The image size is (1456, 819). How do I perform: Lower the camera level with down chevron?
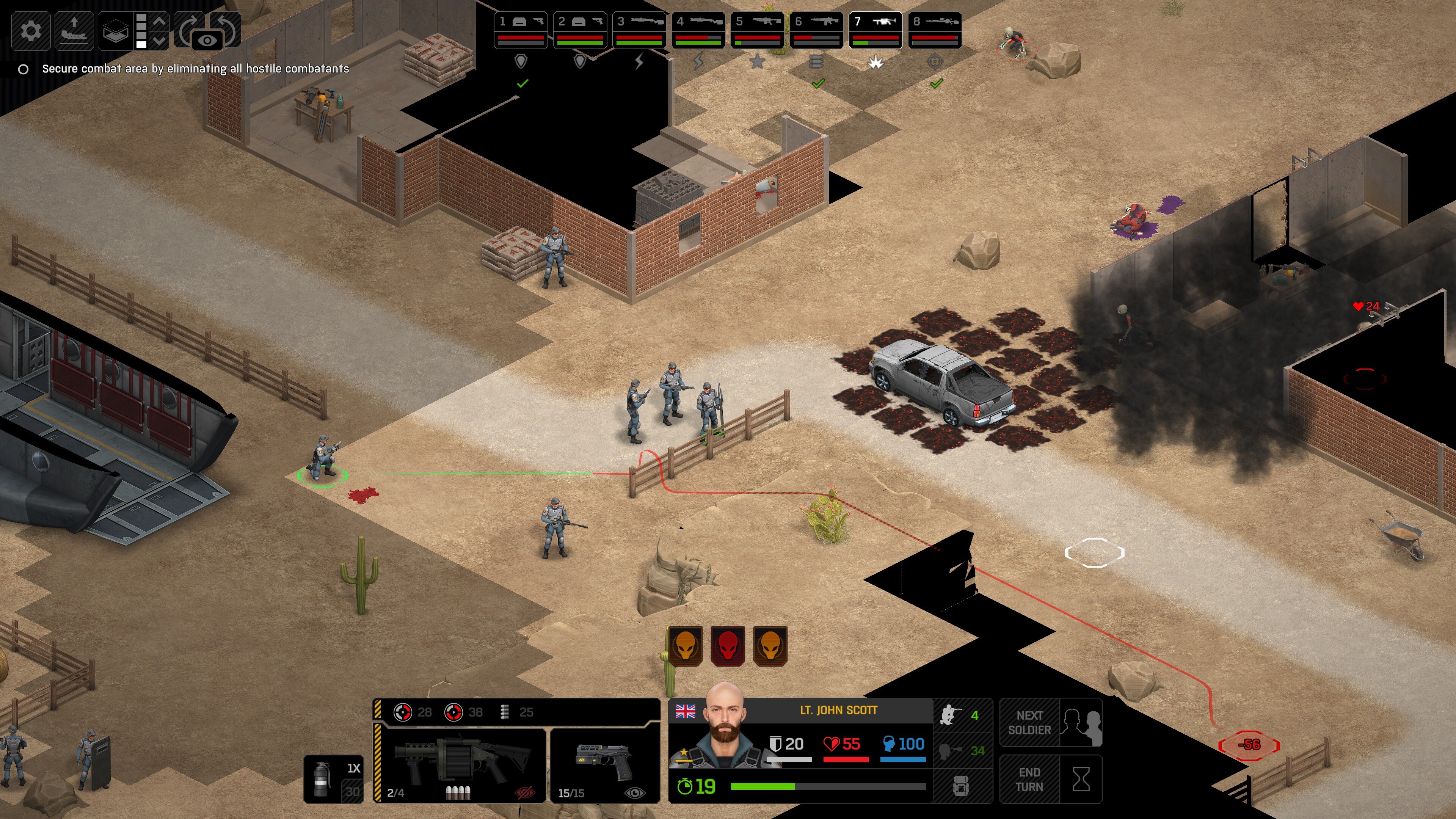(x=160, y=41)
